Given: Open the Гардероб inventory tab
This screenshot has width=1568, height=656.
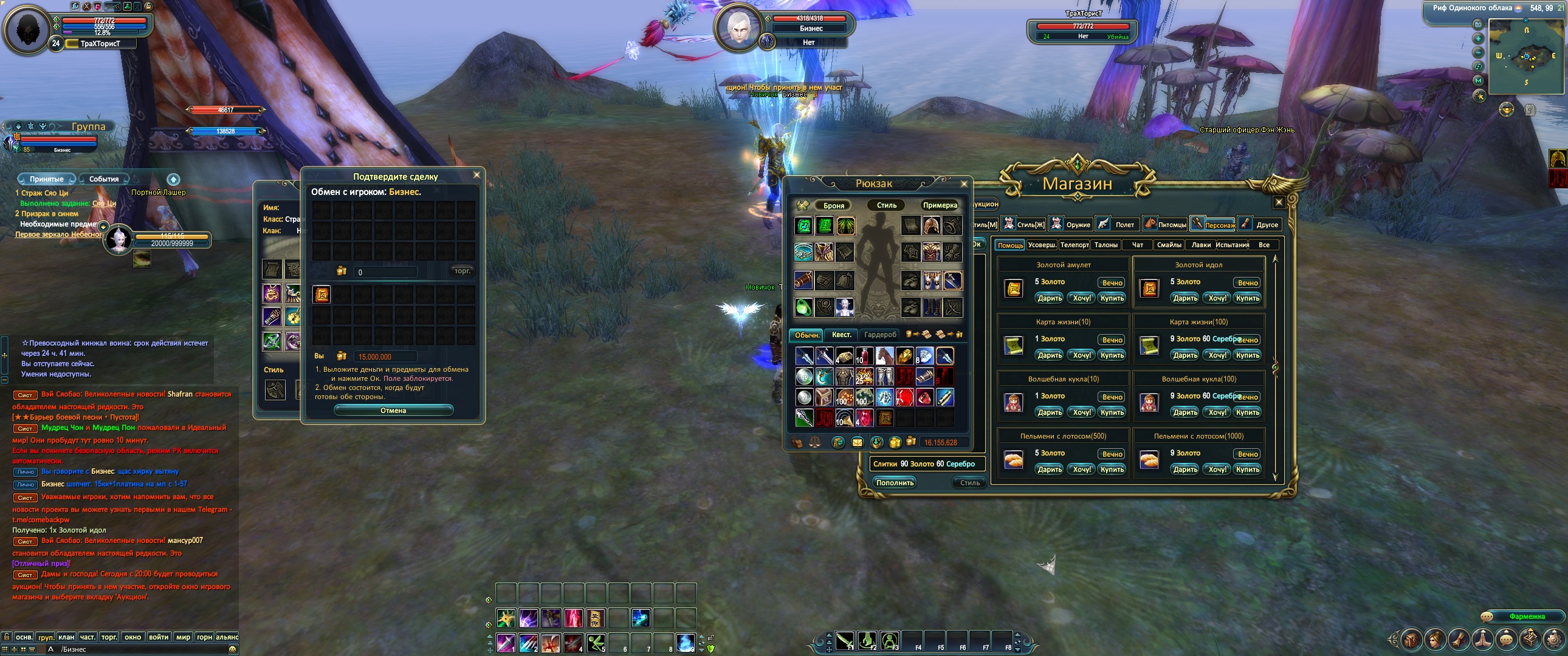Looking at the screenshot, I should tap(880, 335).
